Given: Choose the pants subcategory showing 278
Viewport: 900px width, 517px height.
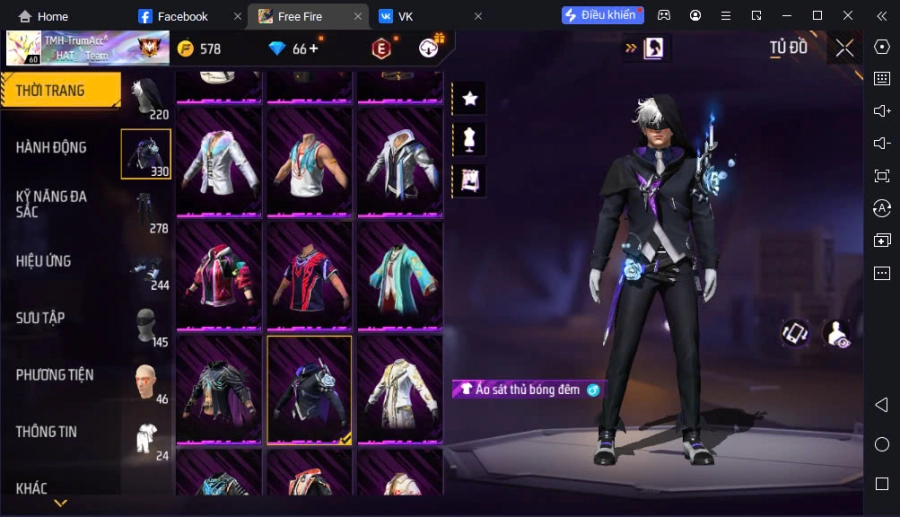Looking at the screenshot, I should tap(146, 210).
